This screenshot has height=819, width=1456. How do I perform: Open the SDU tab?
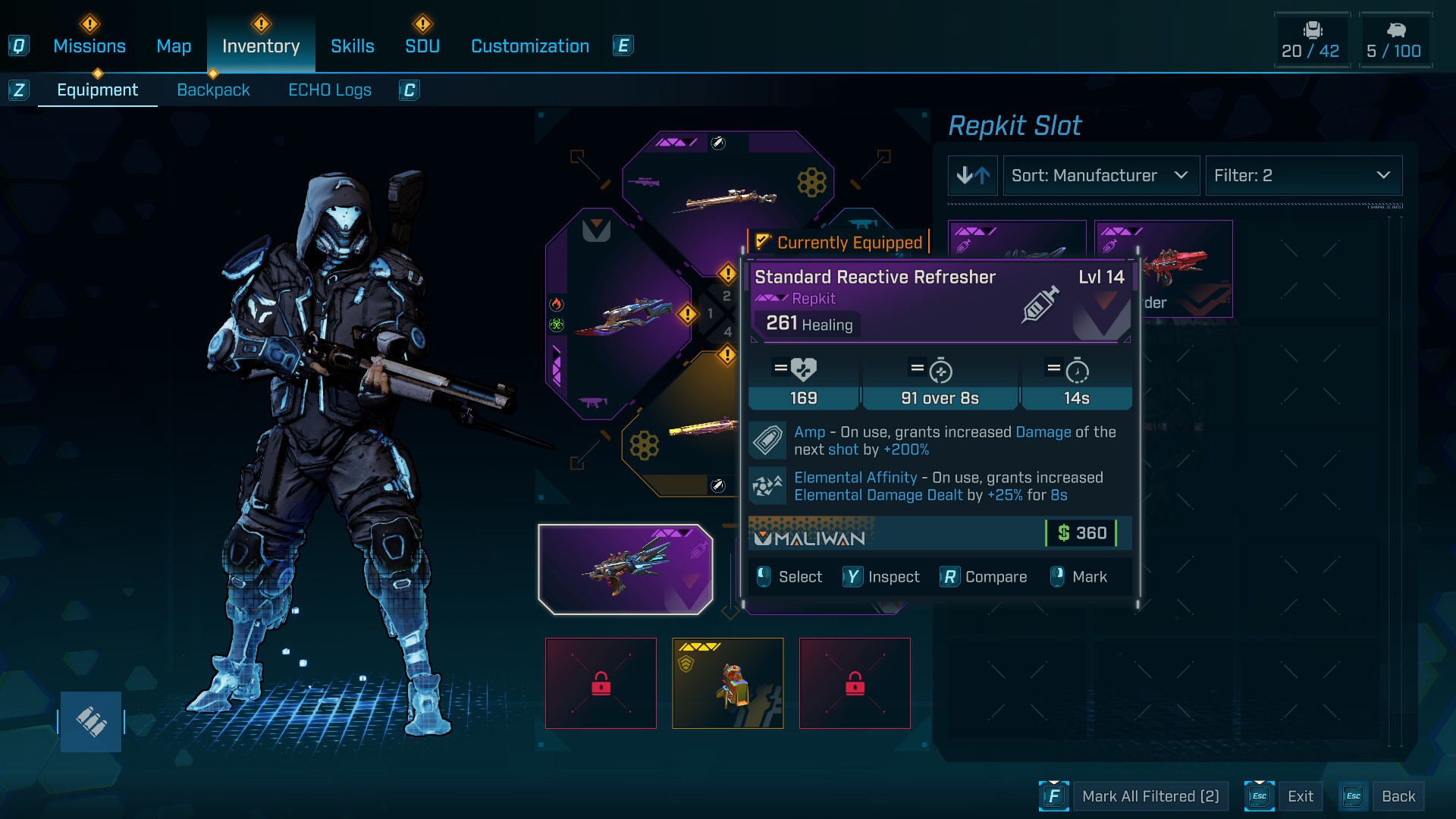tap(422, 46)
